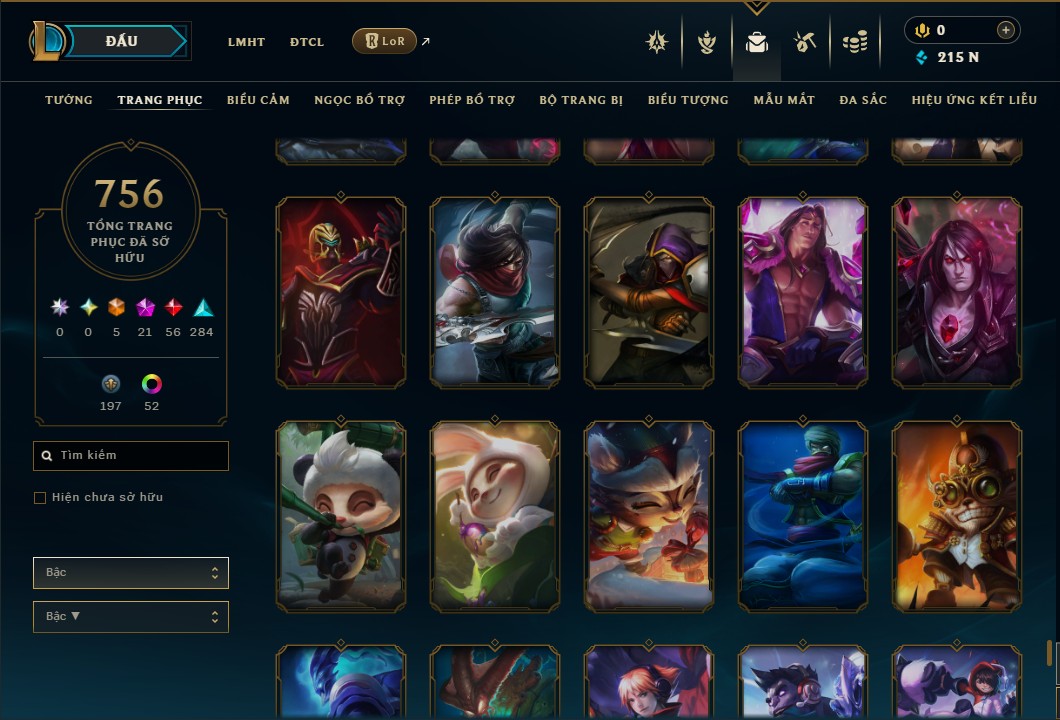The height and width of the screenshot is (720, 1060).
Task: Switch to the MẪU MẮT tab
Action: click(x=784, y=100)
